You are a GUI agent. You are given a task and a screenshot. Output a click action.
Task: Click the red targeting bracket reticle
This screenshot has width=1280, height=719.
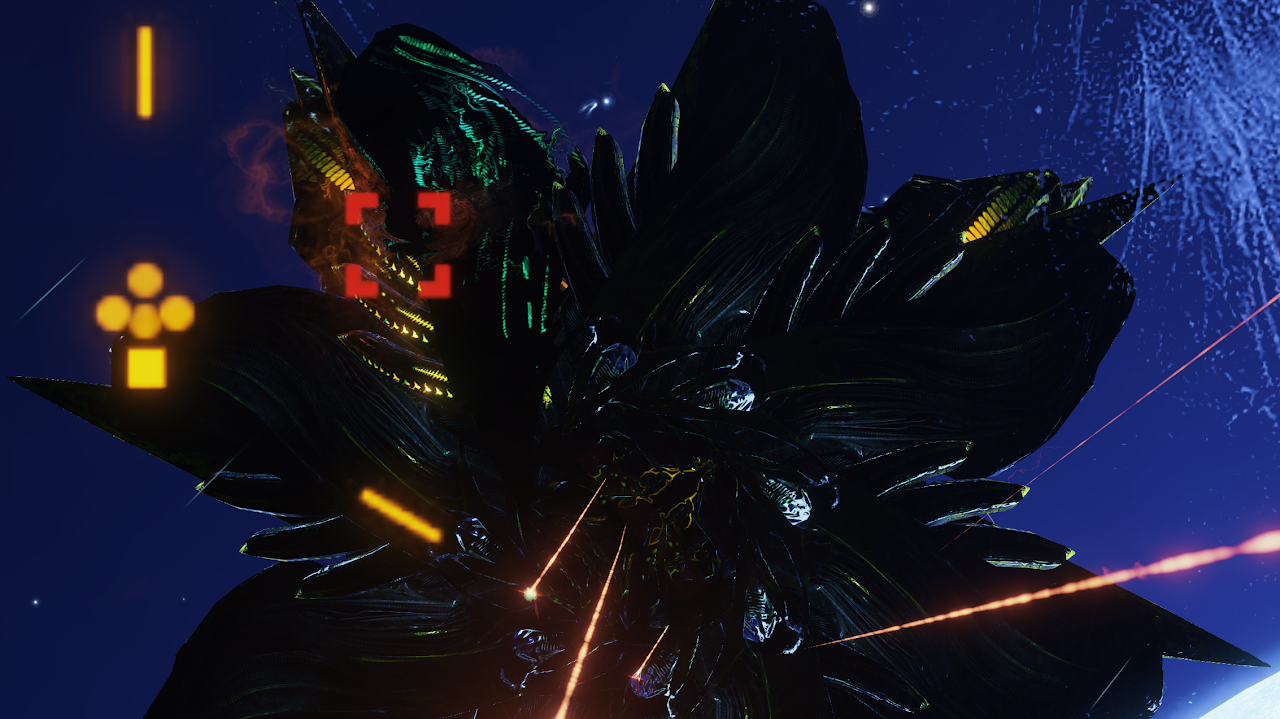pyautogui.click(x=398, y=245)
